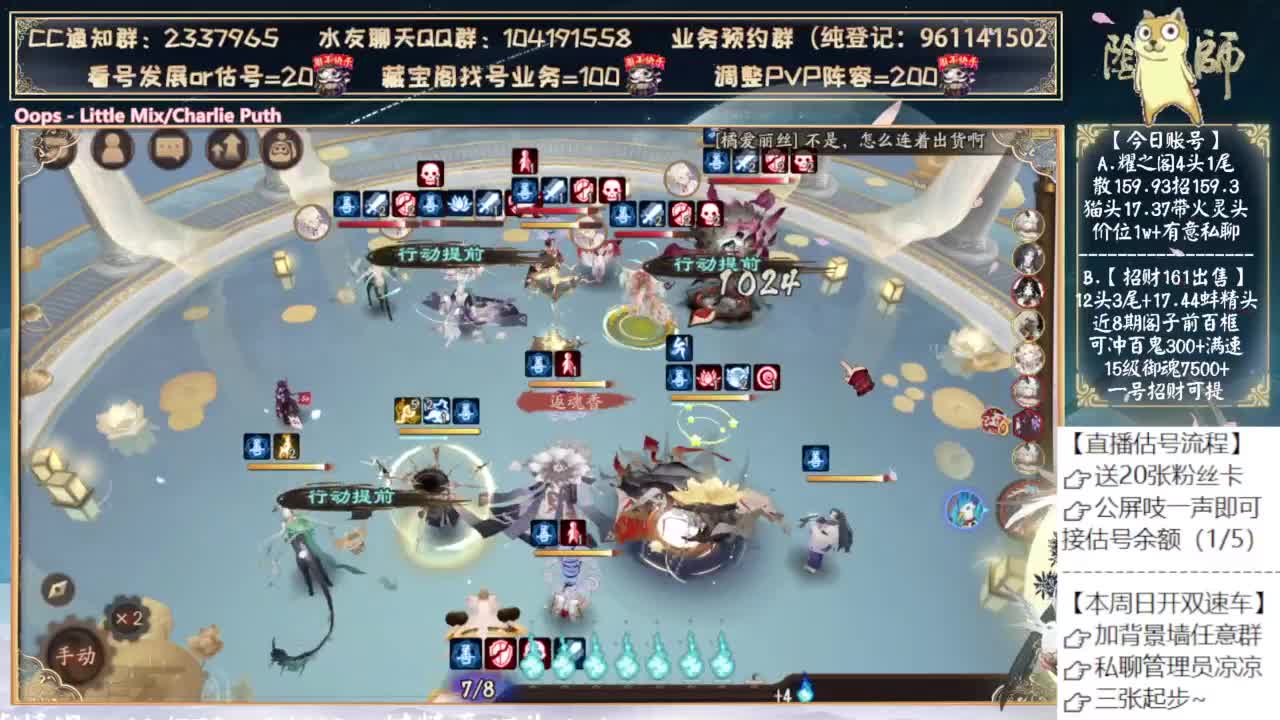Click the chat message from 橘爱丽丝
Screen dimensions: 1280x720
840,143
